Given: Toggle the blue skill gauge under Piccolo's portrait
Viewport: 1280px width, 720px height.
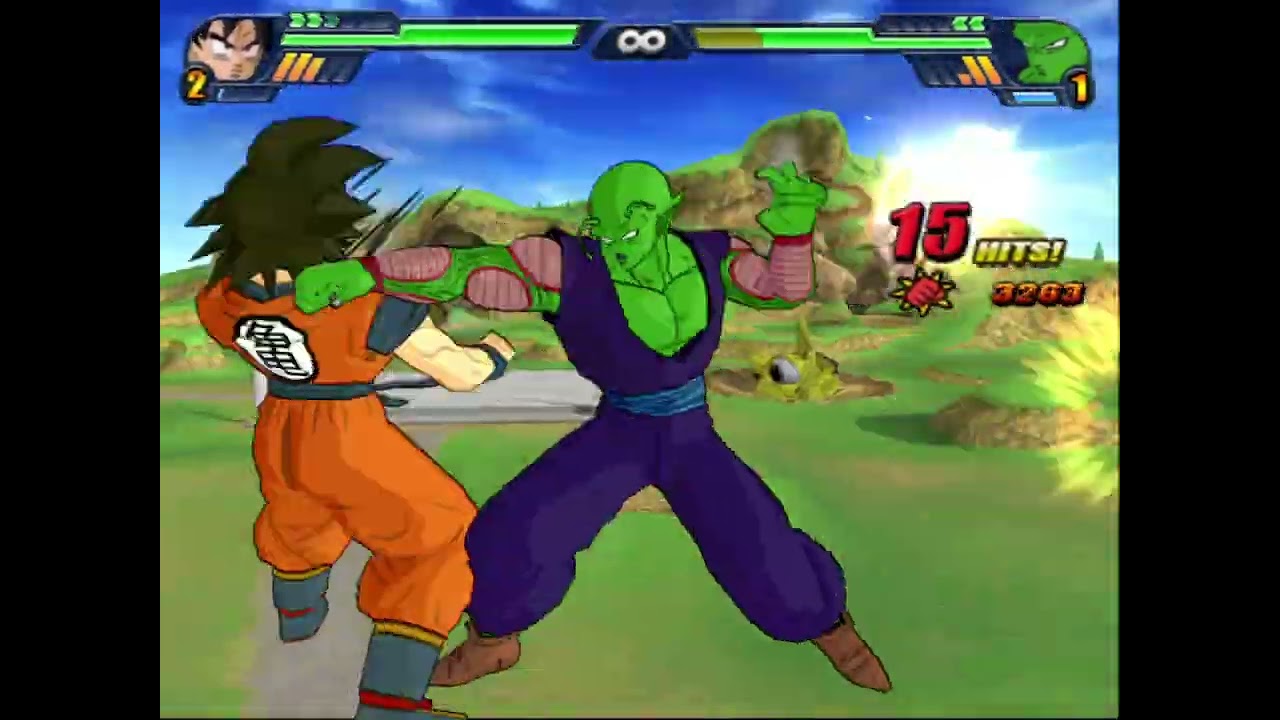Looking at the screenshot, I should click(x=1036, y=98).
